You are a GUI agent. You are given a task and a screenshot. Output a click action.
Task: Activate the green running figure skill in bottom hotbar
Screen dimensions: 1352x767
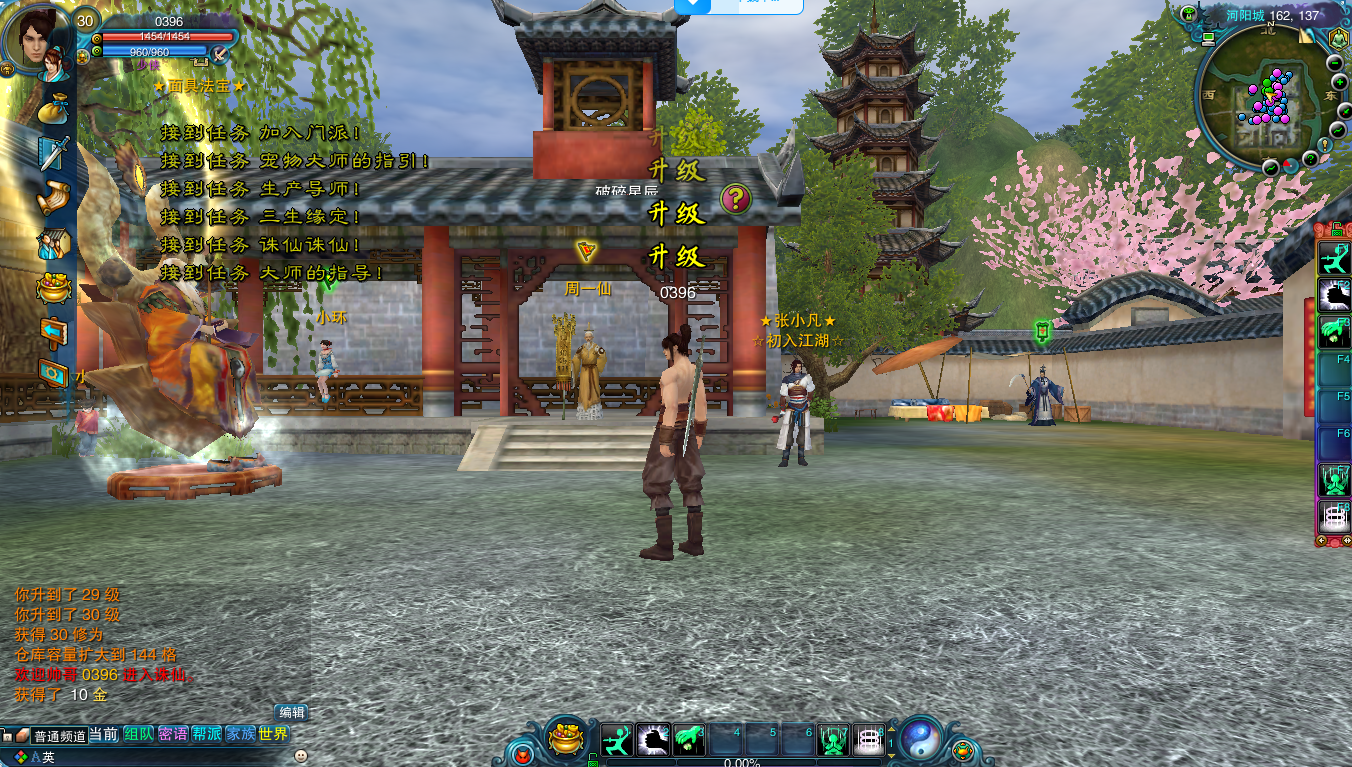617,740
